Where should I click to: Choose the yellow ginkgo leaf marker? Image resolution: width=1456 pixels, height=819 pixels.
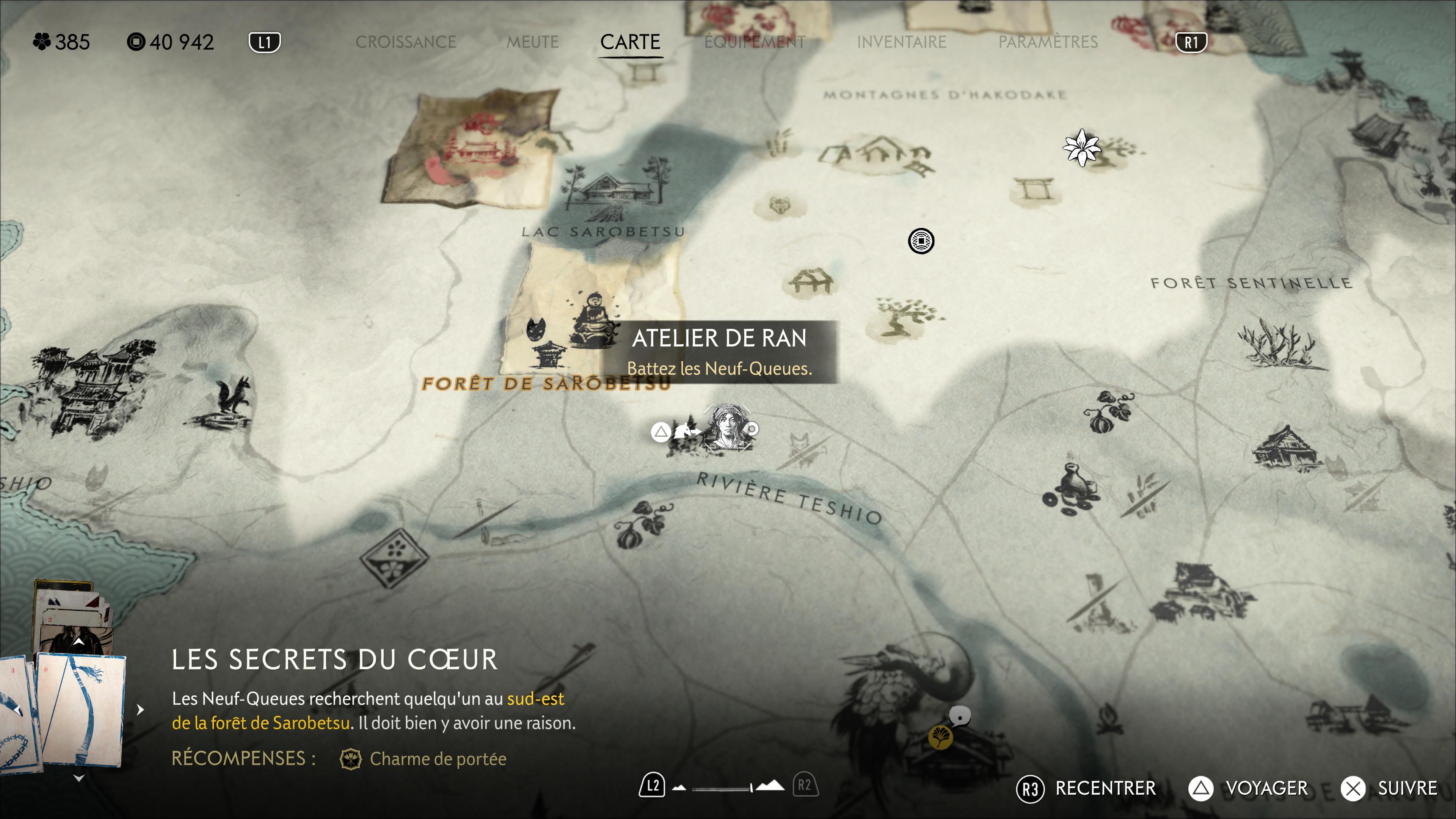coord(940,737)
